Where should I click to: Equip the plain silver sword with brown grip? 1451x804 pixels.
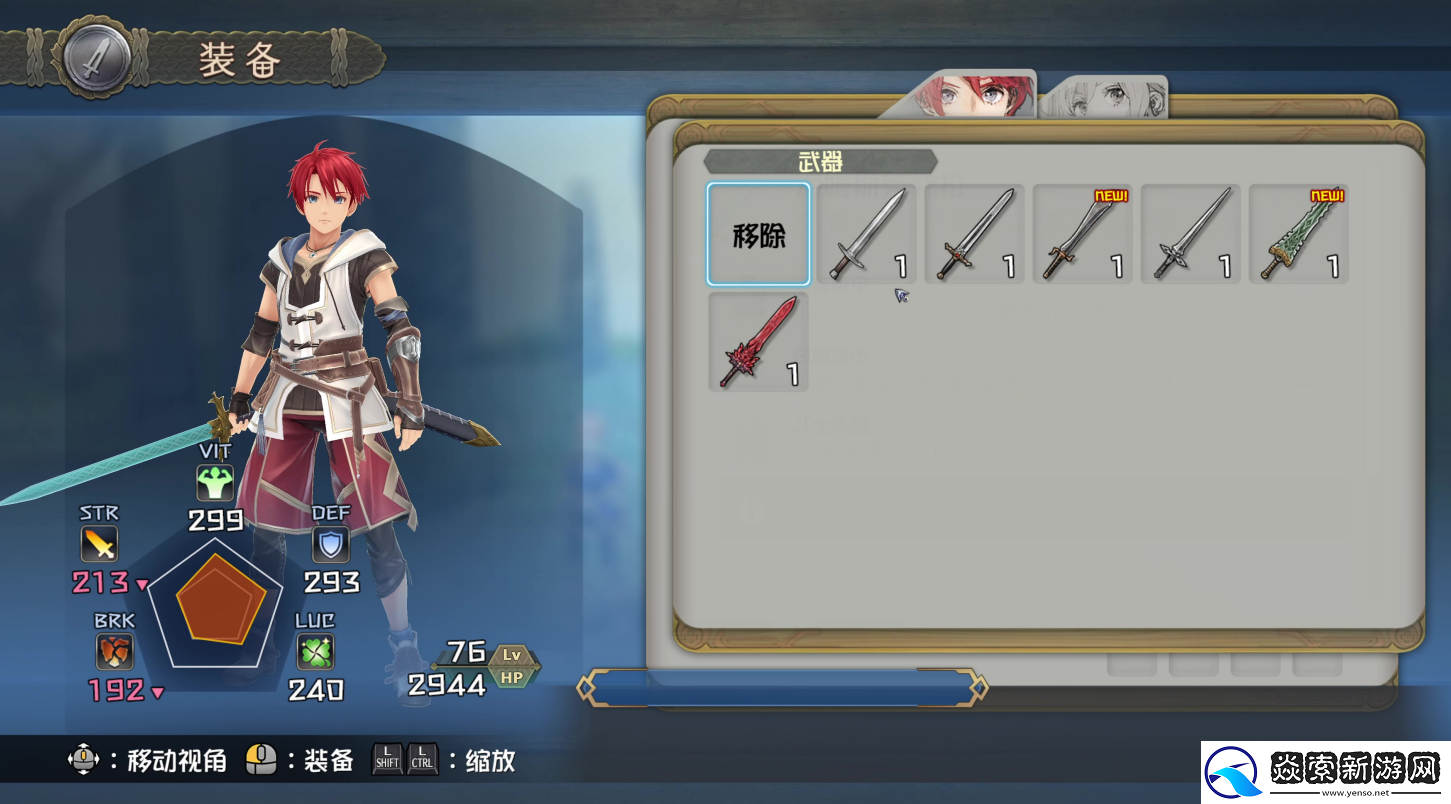coord(866,234)
